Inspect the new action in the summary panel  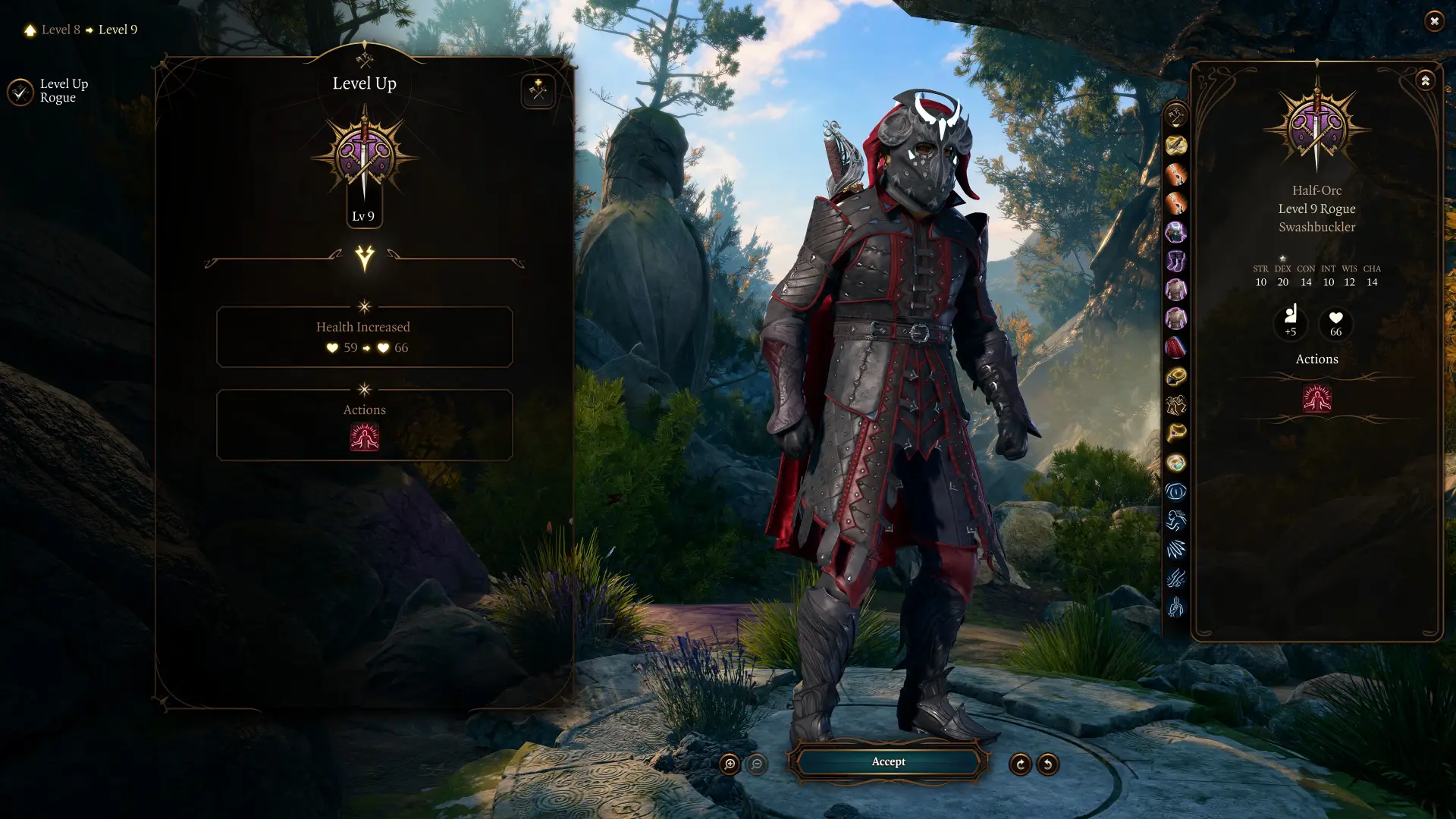click(x=1316, y=398)
